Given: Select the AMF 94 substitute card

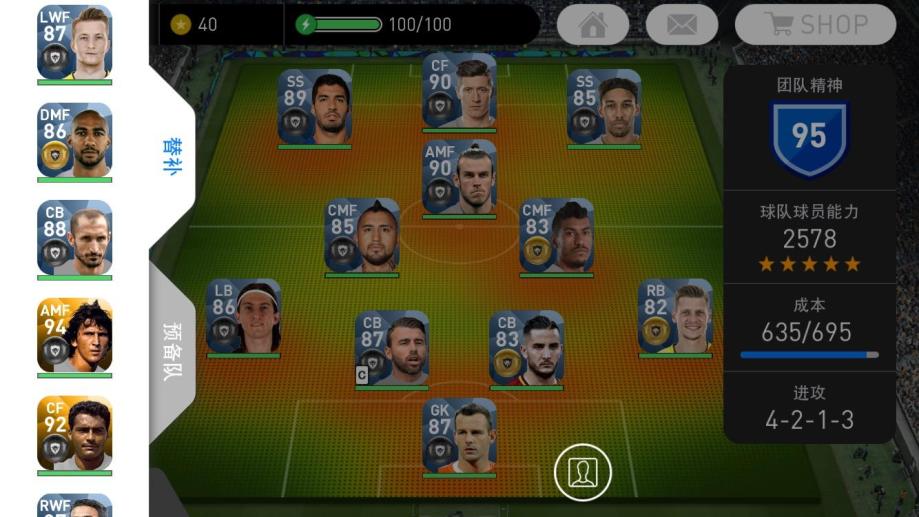Looking at the screenshot, I should 75,337.
